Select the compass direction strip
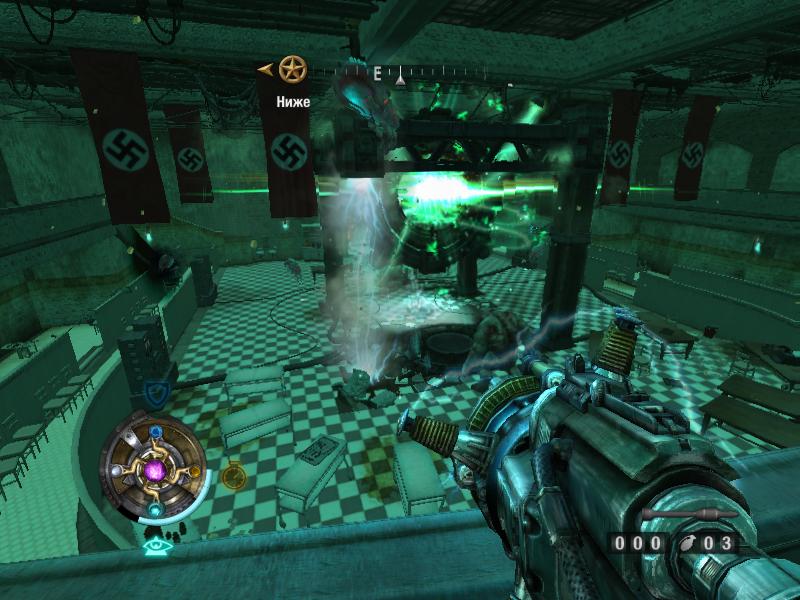The image size is (800, 600). click(400, 72)
